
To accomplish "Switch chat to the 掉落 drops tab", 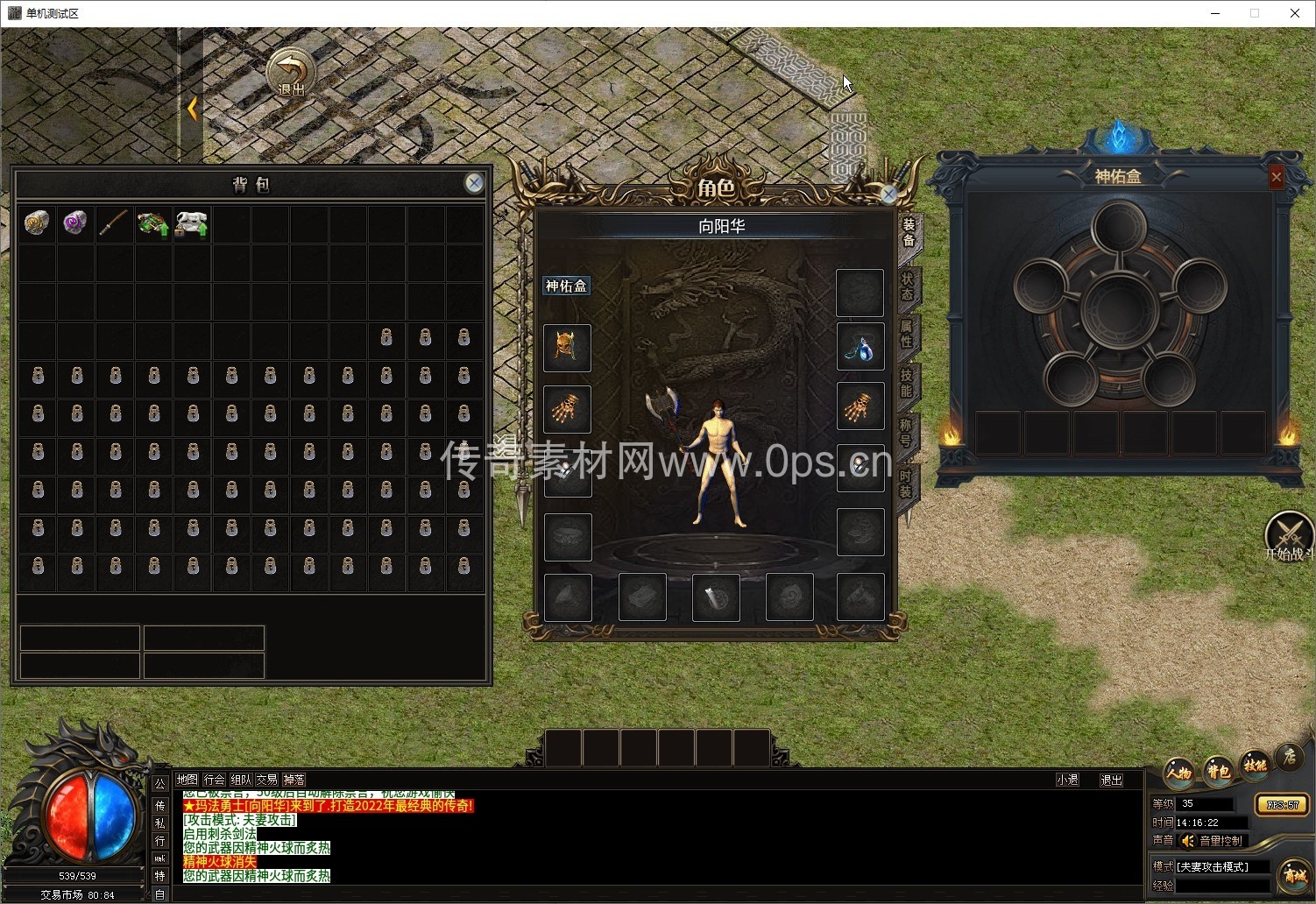I will (294, 780).
